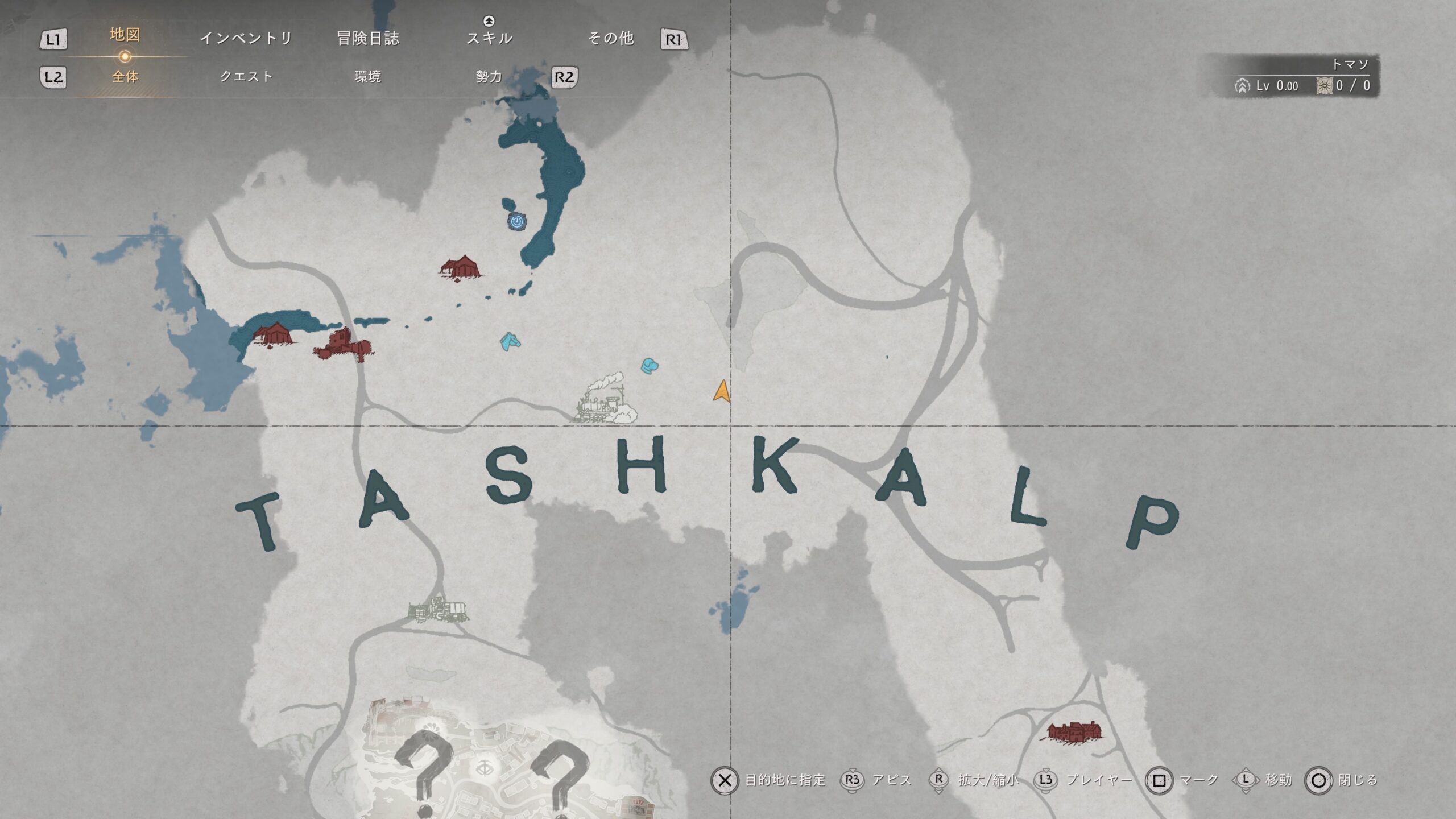Select the steam locomotive map marker
The width and height of the screenshot is (1456, 819).
click(x=605, y=399)
